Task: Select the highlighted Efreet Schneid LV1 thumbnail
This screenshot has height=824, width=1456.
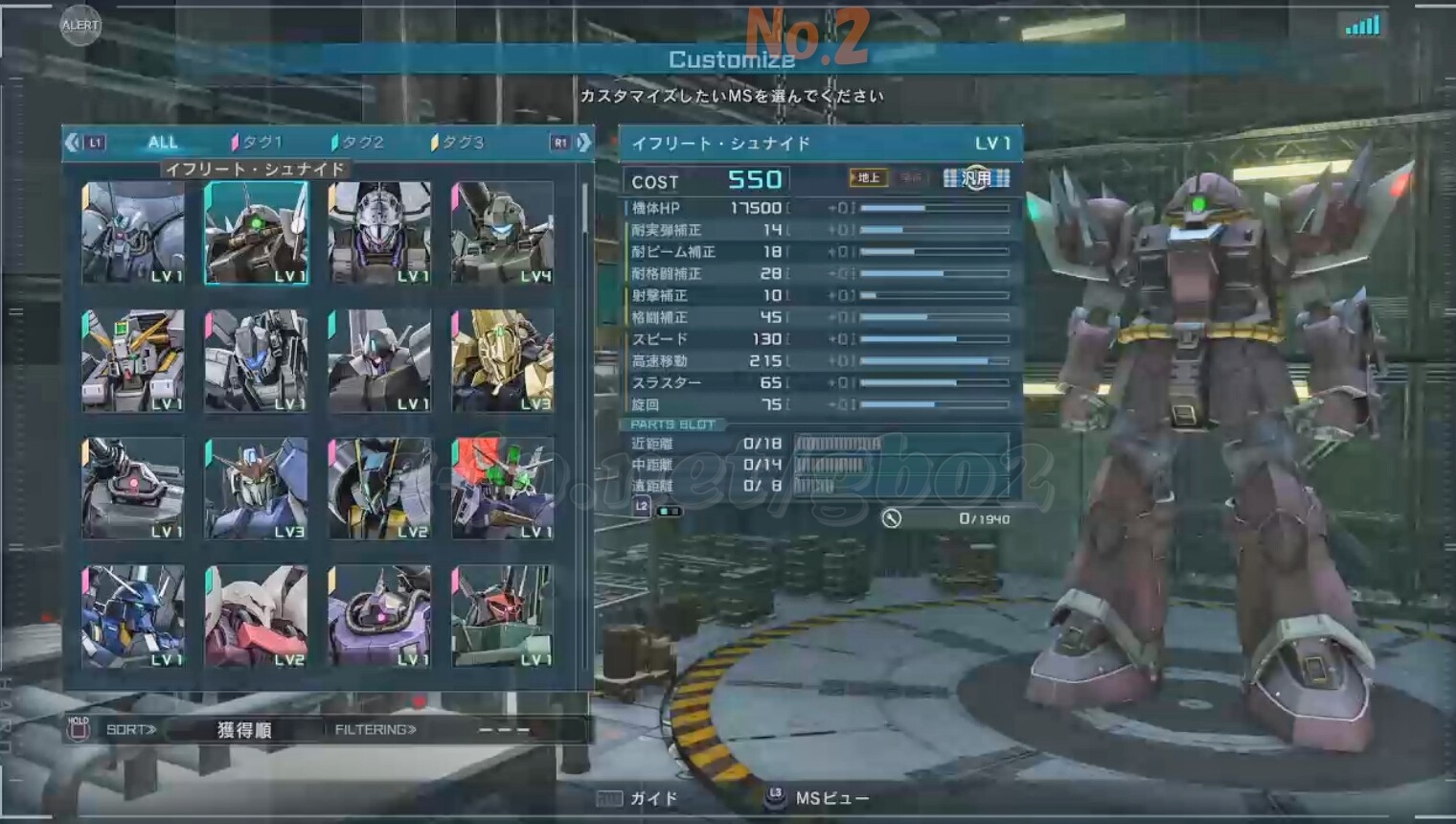Action: pyautogui.click(x=256, y=233)
